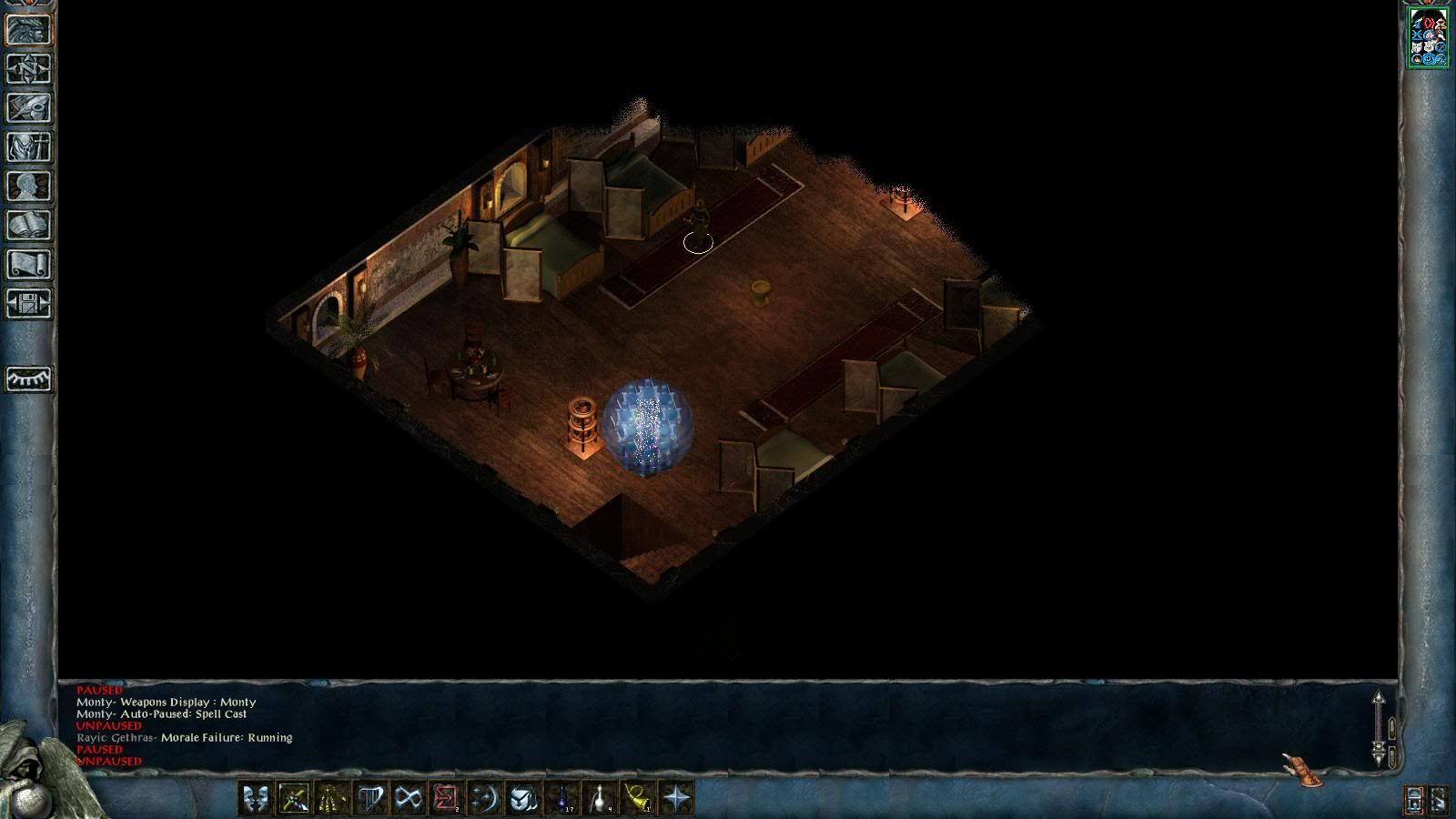Open the four-pointed star special abilities
1456x819 pixels.
pos(676,798)
